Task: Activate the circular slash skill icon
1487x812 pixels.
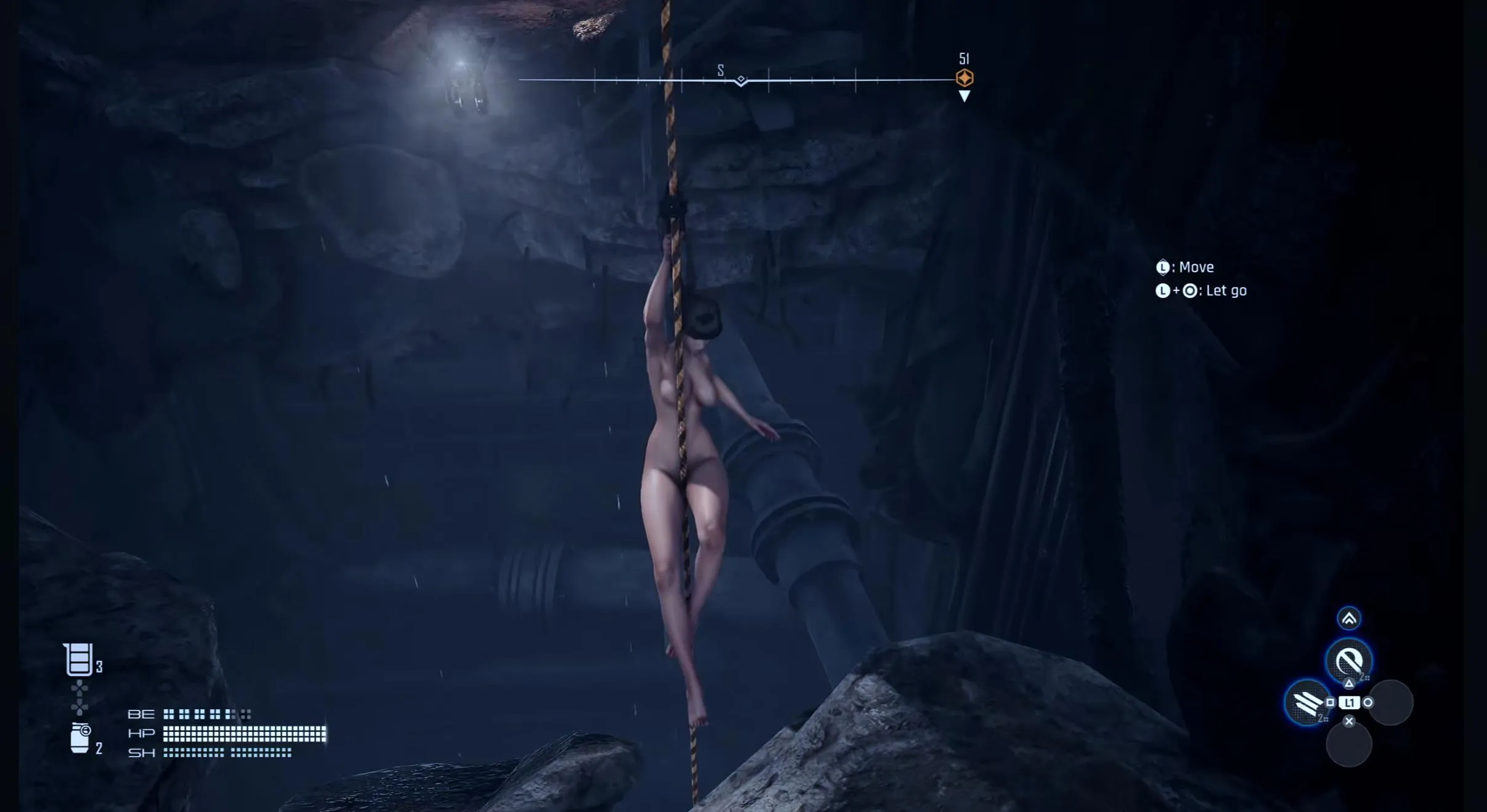Action: [1348, 662]
